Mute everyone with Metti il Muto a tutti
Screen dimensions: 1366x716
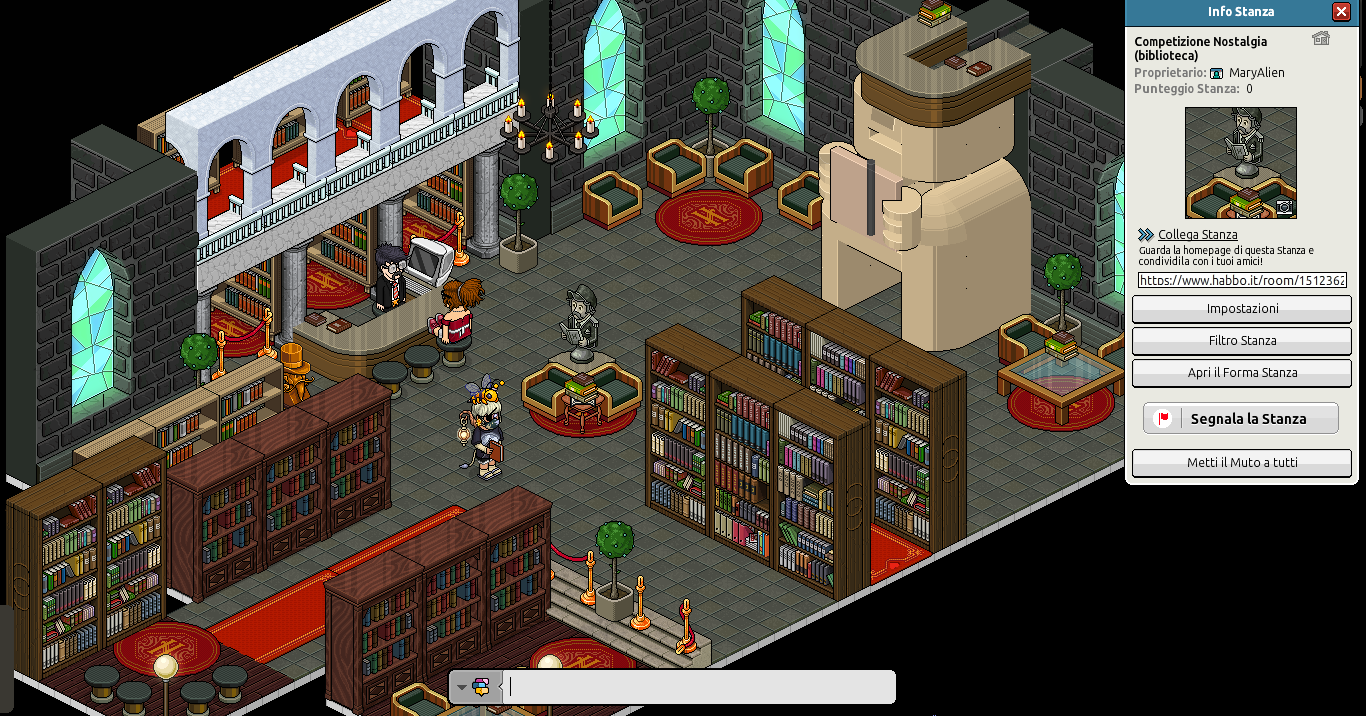(1242, 463)
